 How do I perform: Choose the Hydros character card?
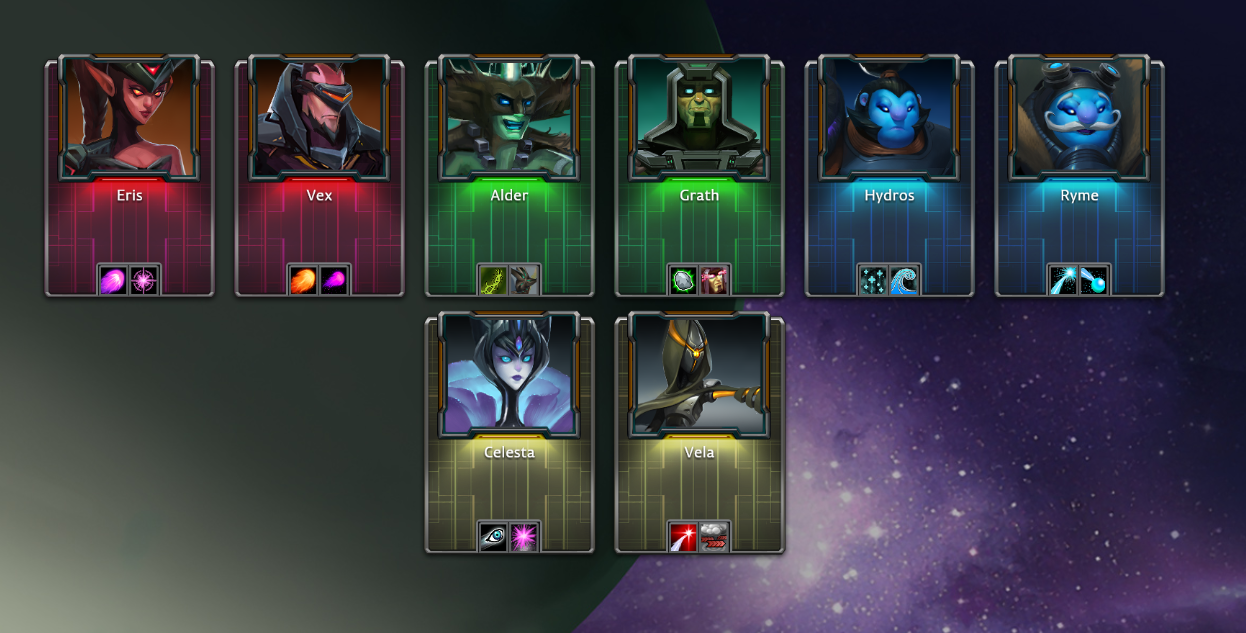click(x=889, y=175)
